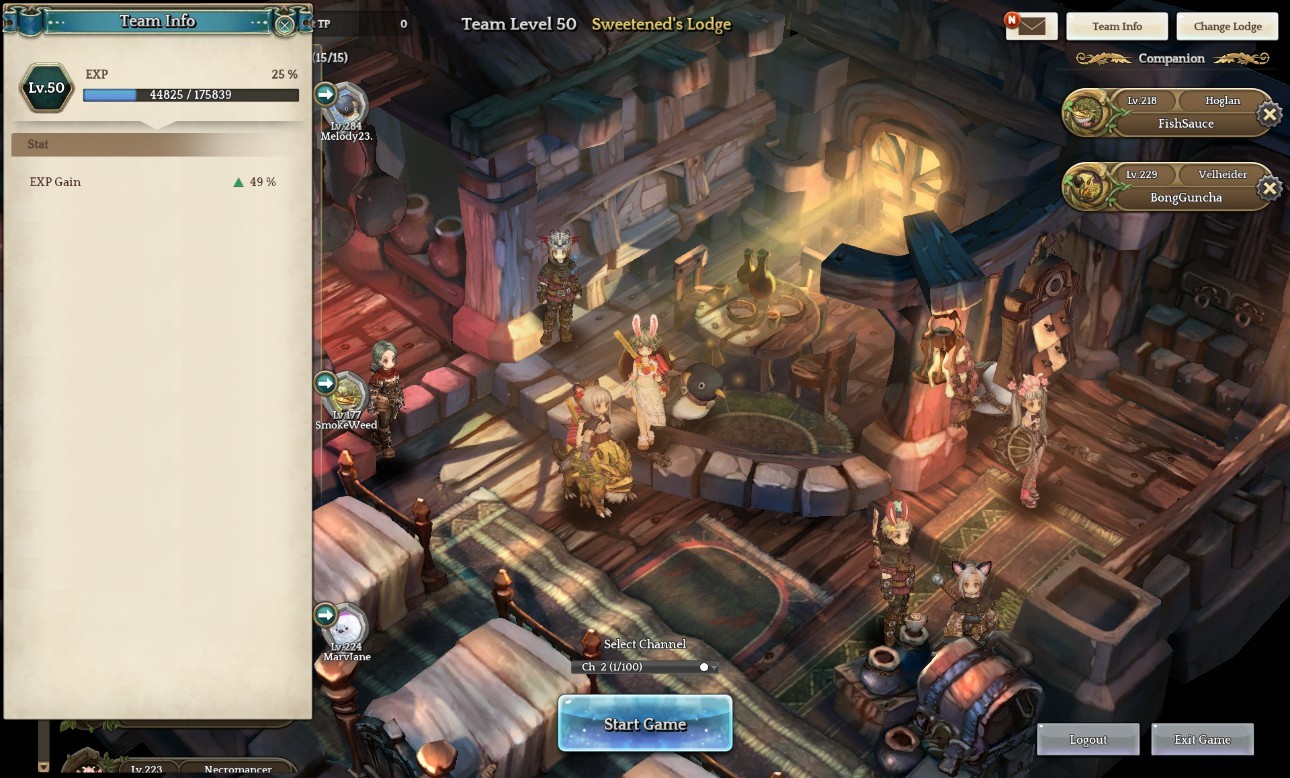Open the Select Channel dropdown

tap(645, 667)
